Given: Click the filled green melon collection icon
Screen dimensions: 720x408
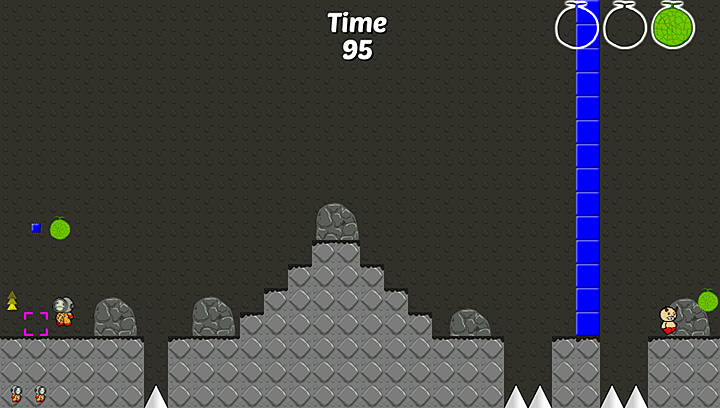Looking at the screenshot, I should [672, 26].
